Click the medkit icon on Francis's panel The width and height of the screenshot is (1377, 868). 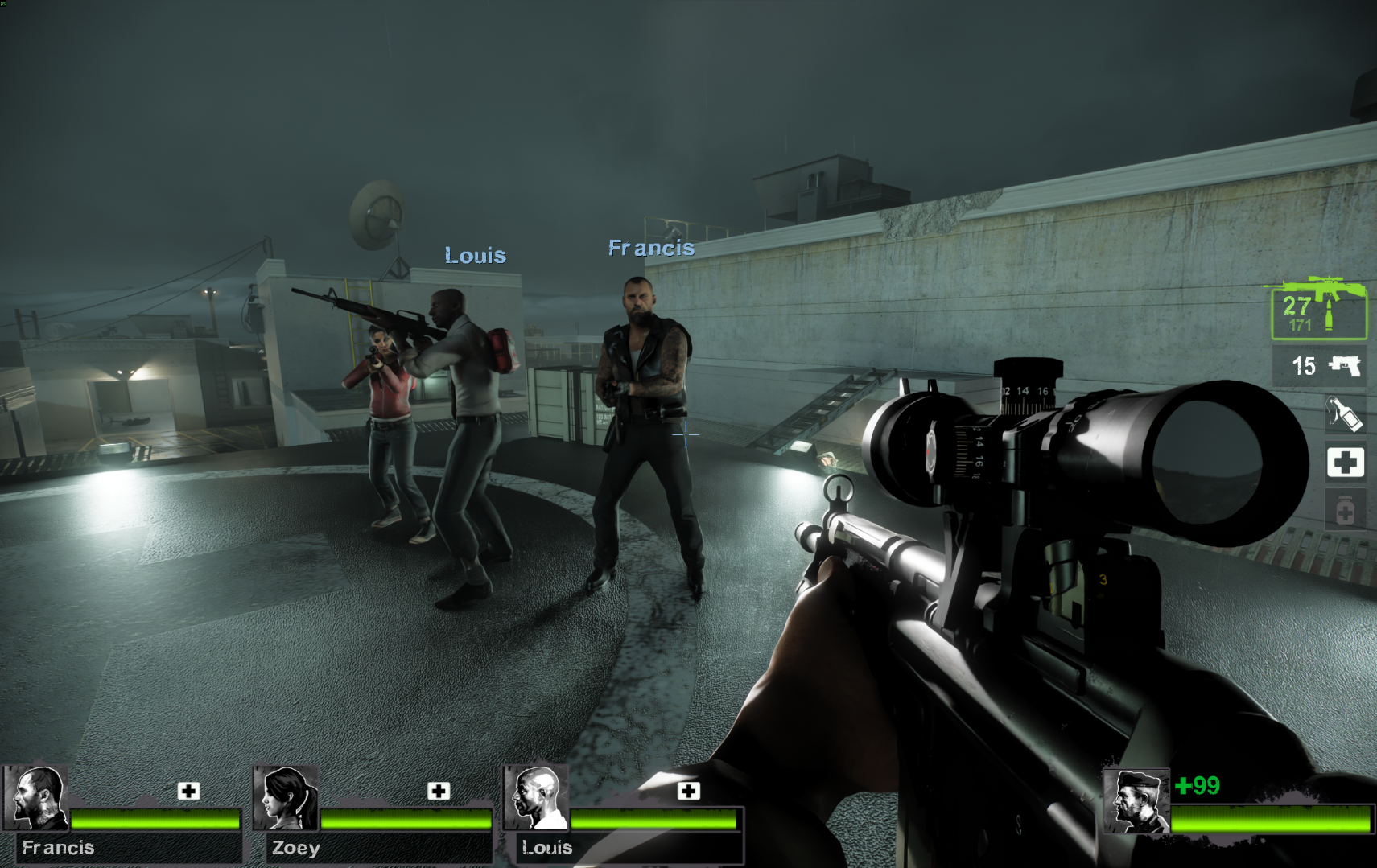tap(189, 791)
